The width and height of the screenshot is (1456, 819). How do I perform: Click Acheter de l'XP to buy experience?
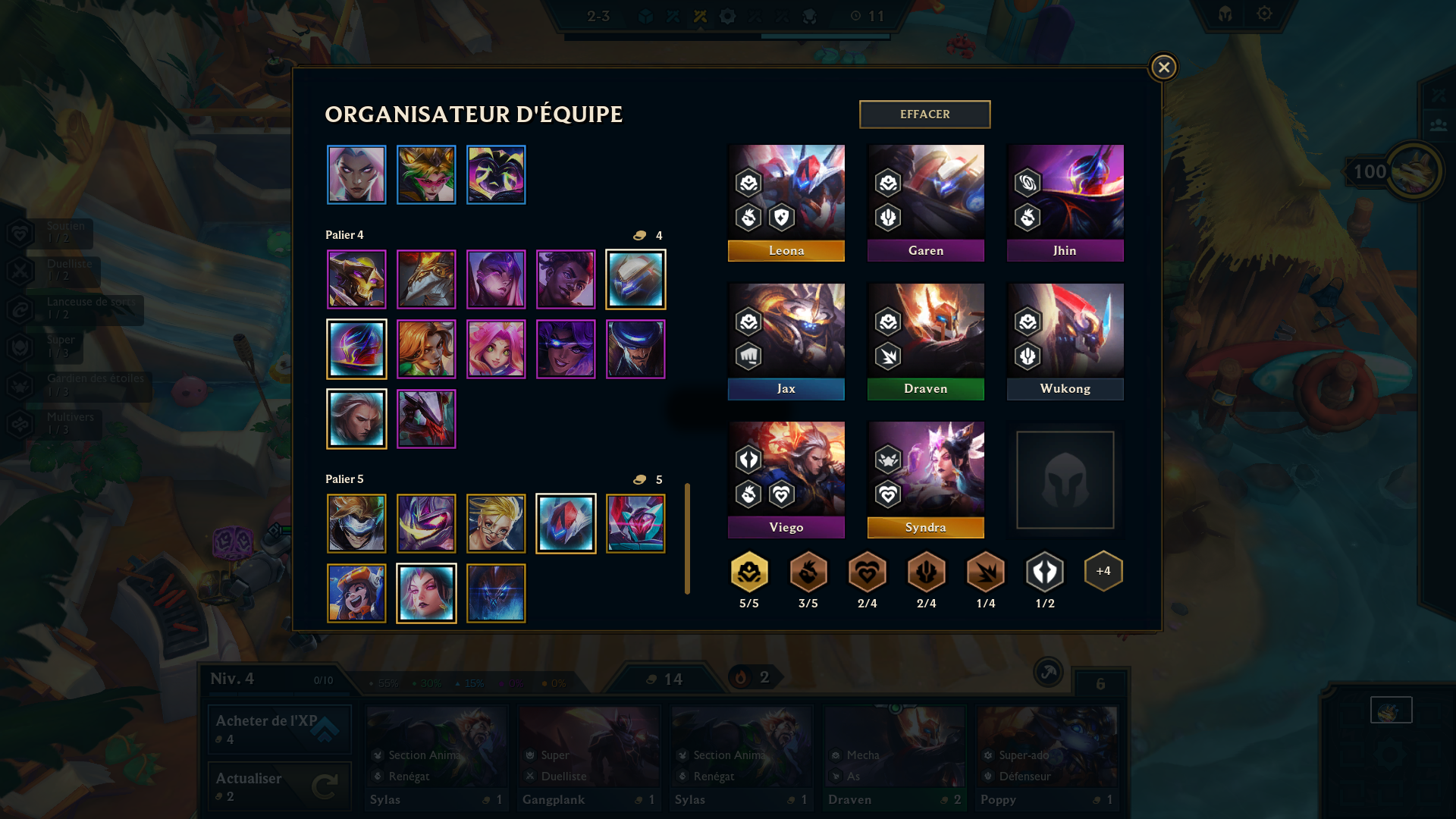point(278,728)
